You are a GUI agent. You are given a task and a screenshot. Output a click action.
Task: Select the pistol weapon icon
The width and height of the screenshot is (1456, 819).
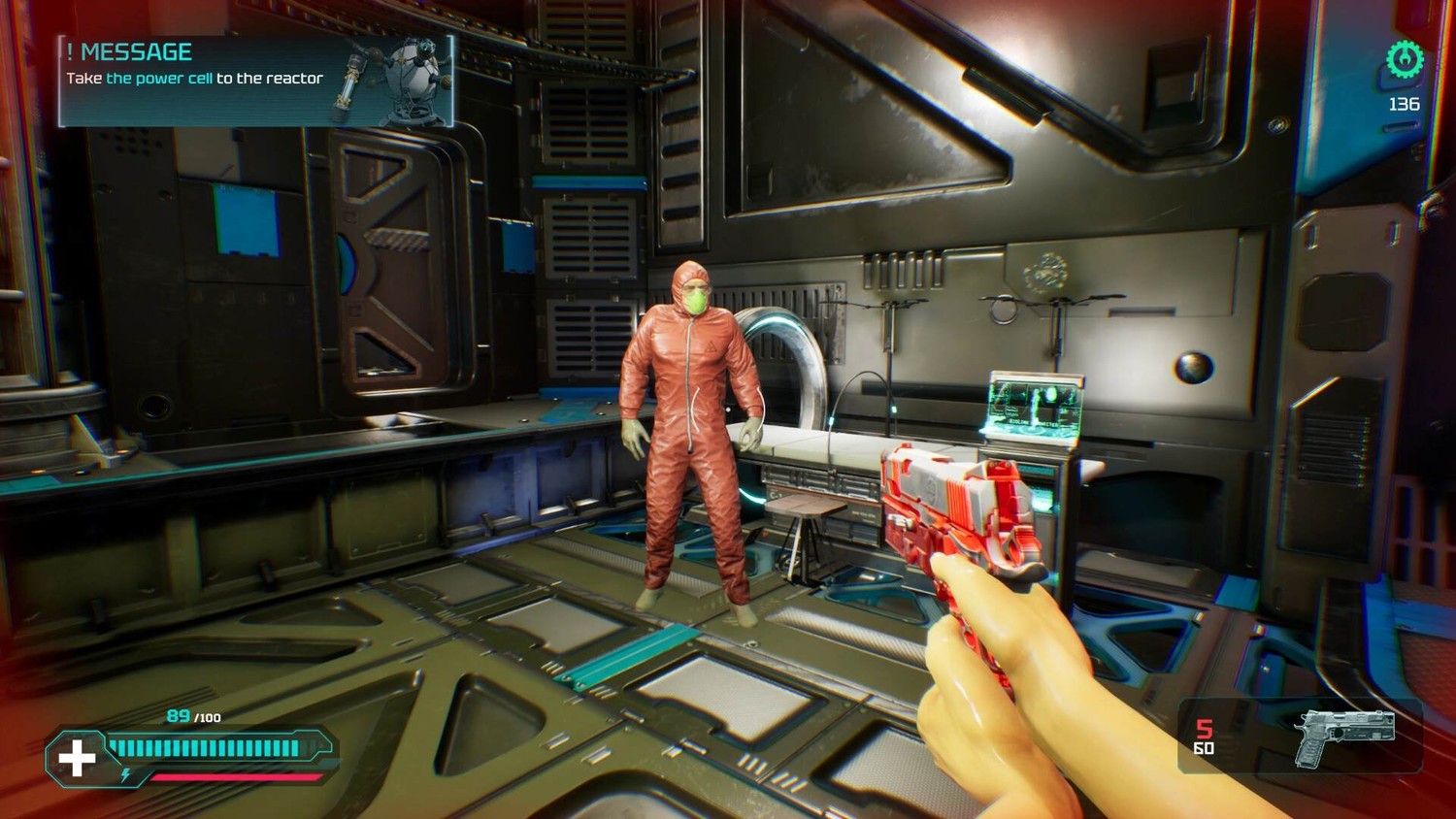[x=1345, y=736]
